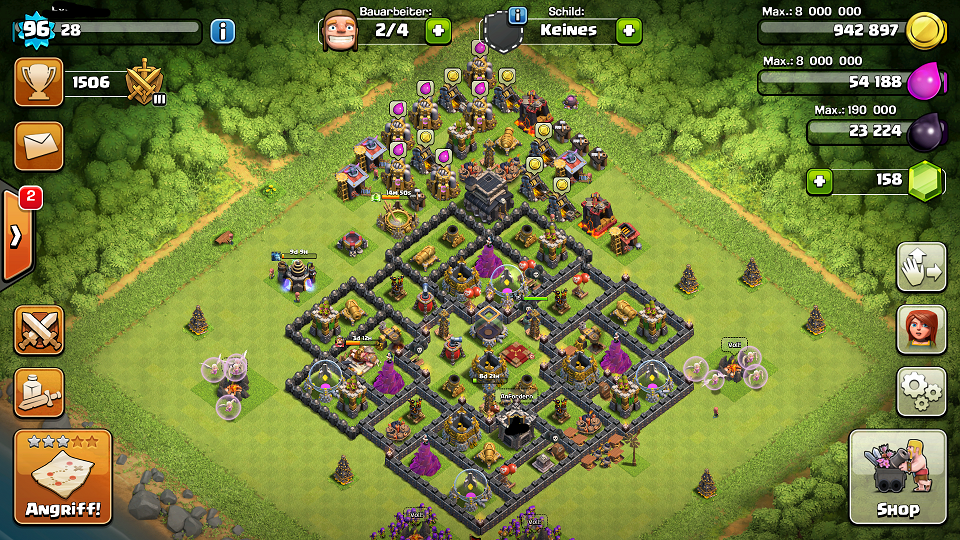Show shield info via the i icon
The height and width of the screenshot is (540, 960).
[x=517, y=15]
